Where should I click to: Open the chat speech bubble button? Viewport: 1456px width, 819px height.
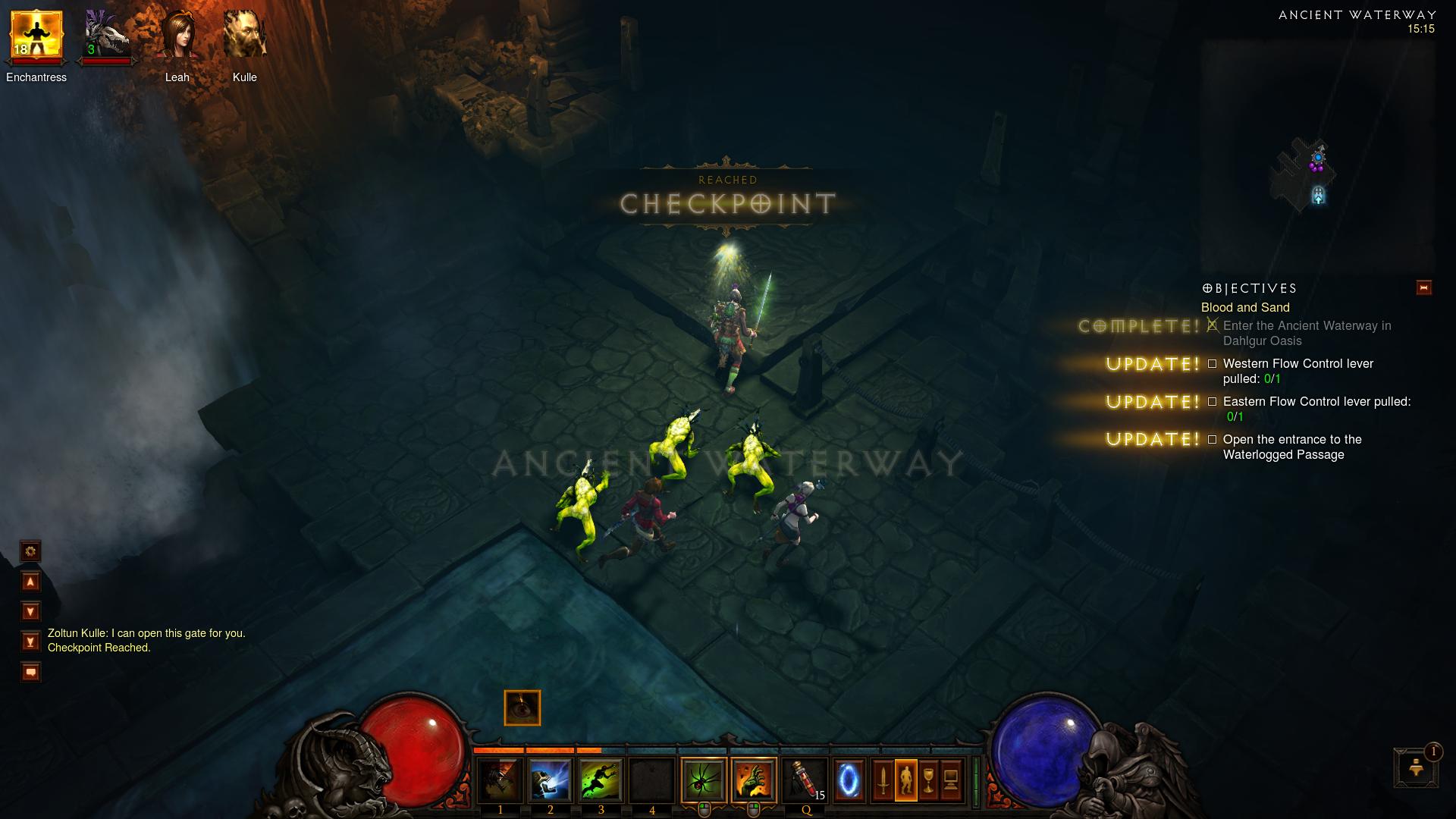click(x=30, y=672)
